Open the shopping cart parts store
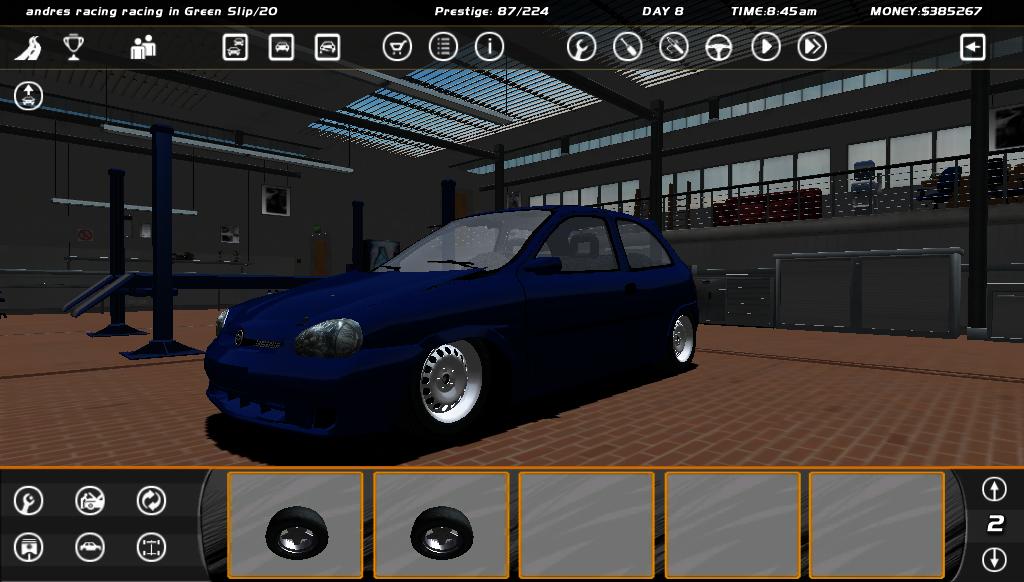This screenshot has height=582, width=1024. [x=397, y=46]
